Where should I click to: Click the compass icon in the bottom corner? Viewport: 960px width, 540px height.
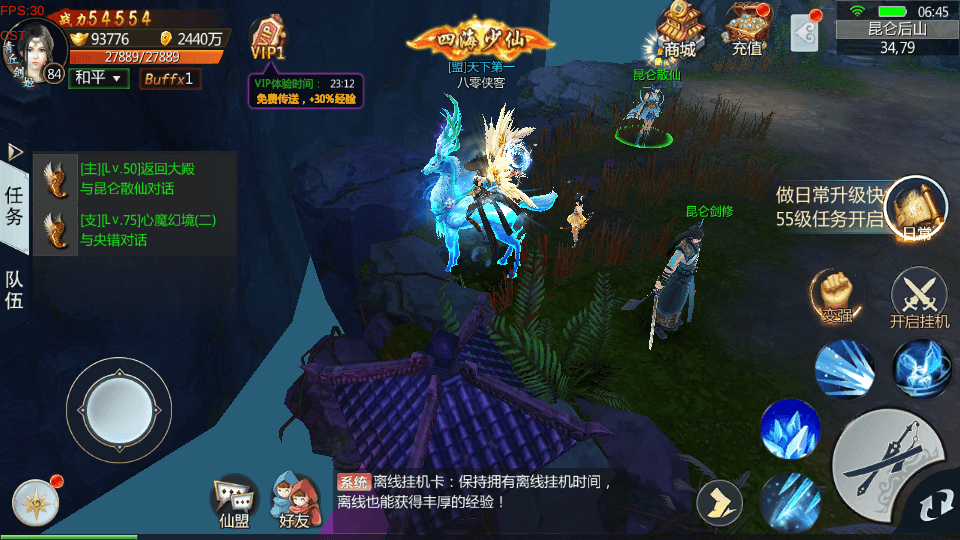[x=36, y=502]
